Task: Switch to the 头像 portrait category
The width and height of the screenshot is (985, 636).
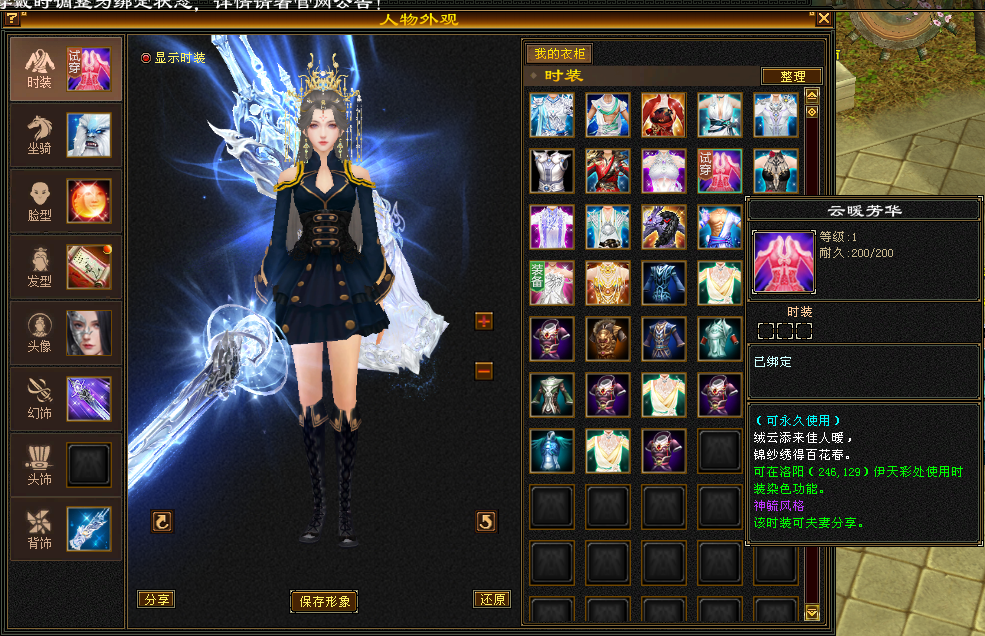Action: tap(66, 333)
